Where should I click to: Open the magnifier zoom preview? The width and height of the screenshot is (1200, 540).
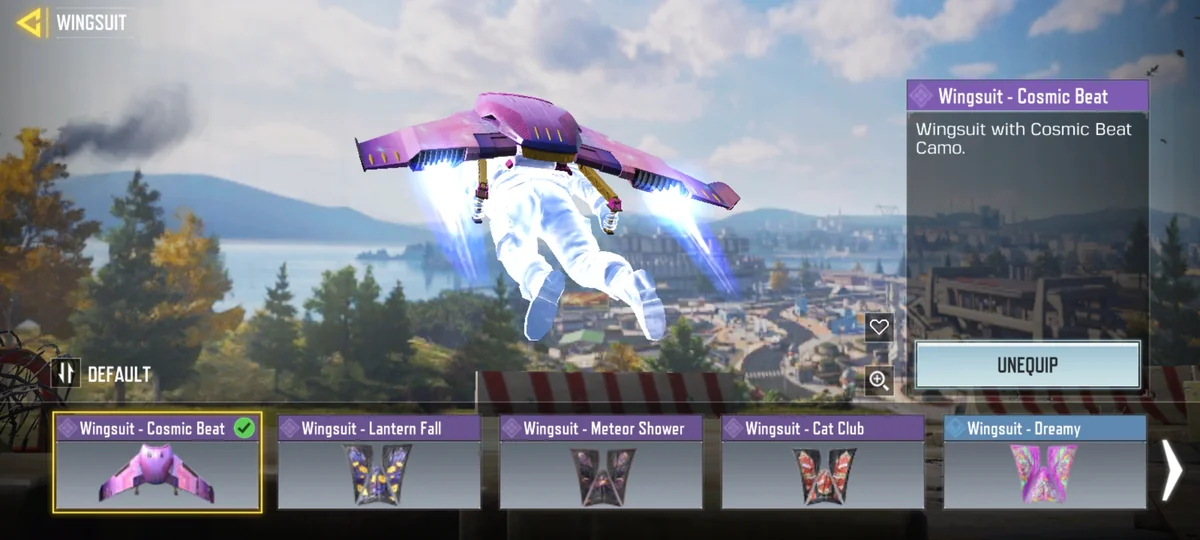879,380
